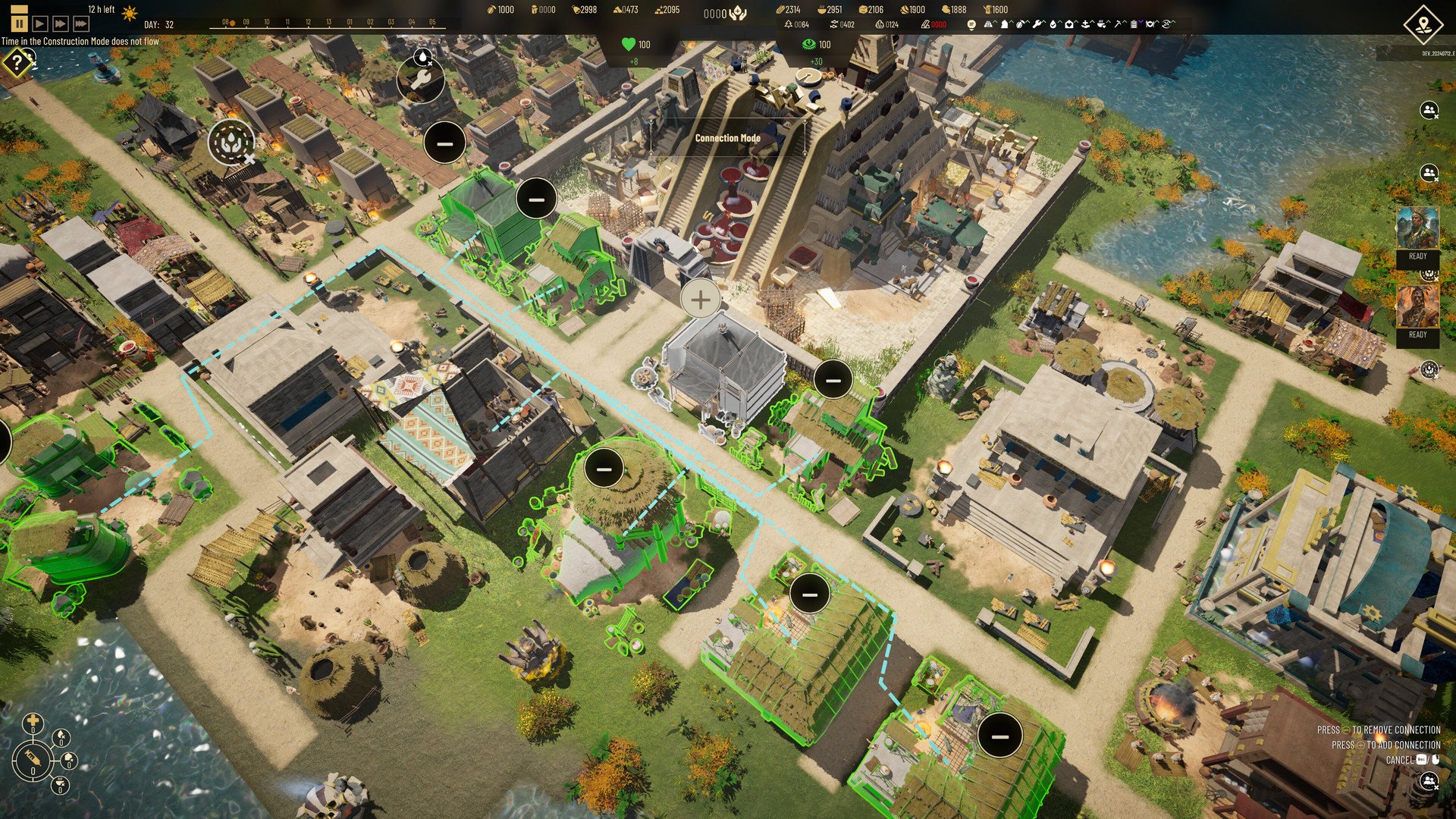Image resolution: width=1456 pixels, height=819 pixels.
Task: Add connection with the plus button
Action: (700, 300)
